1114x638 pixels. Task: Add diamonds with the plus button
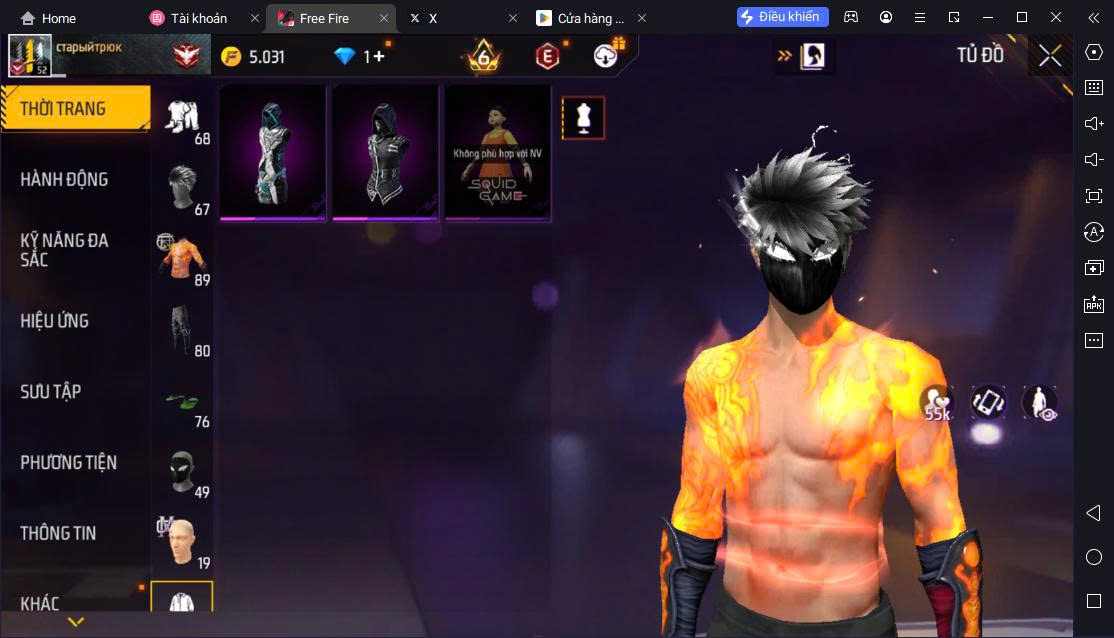click(379, 57)
